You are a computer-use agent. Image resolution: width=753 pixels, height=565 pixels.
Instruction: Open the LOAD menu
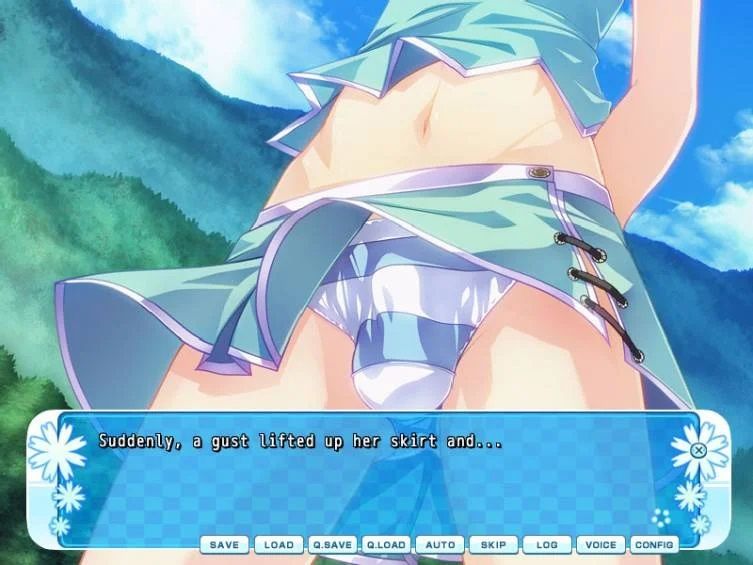coord(278,545)
